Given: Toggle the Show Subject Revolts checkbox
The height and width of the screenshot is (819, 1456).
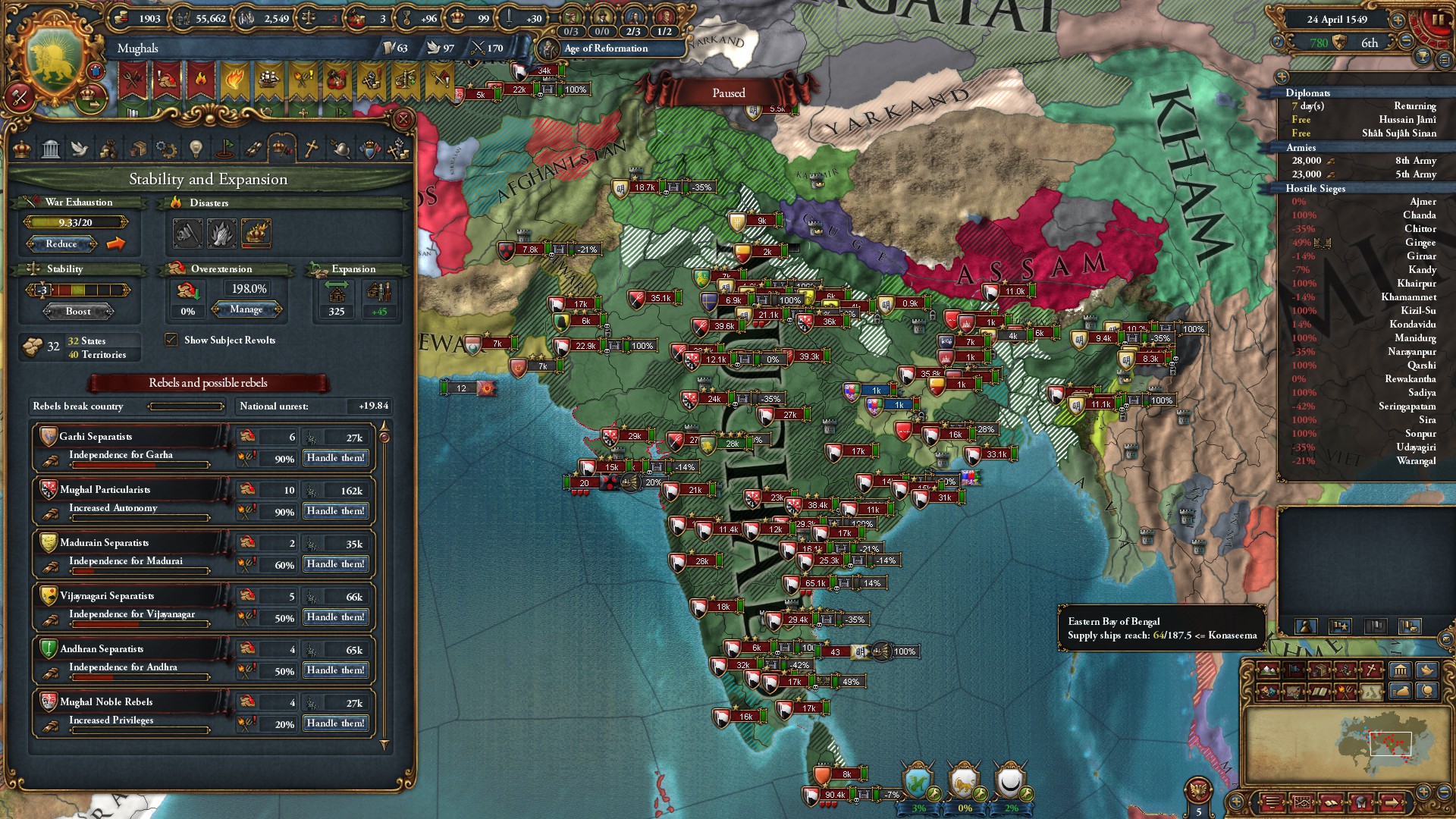Looking at the screenshot, I should (170, 340).
